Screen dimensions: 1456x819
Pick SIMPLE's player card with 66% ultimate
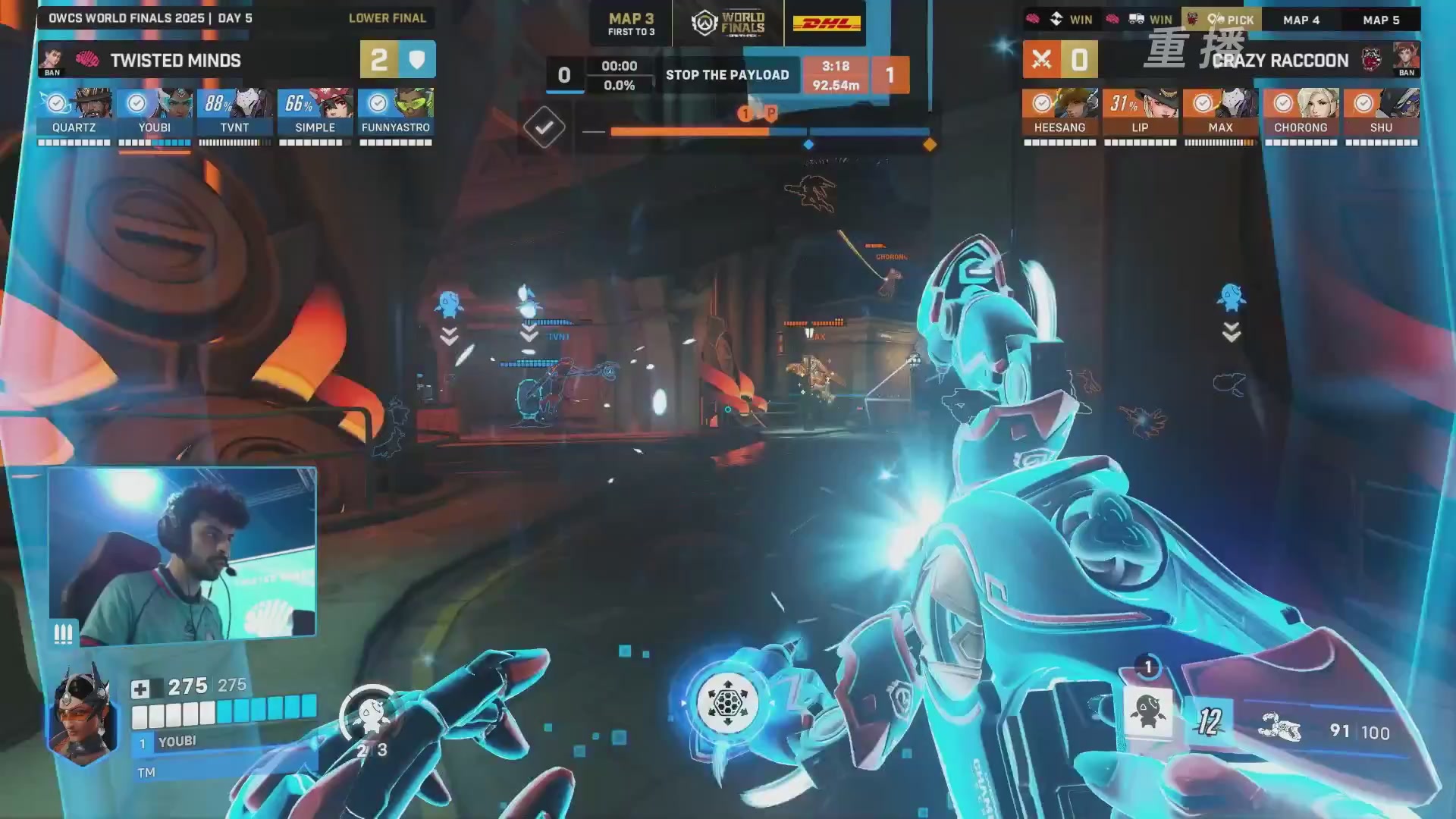(315, 112)
